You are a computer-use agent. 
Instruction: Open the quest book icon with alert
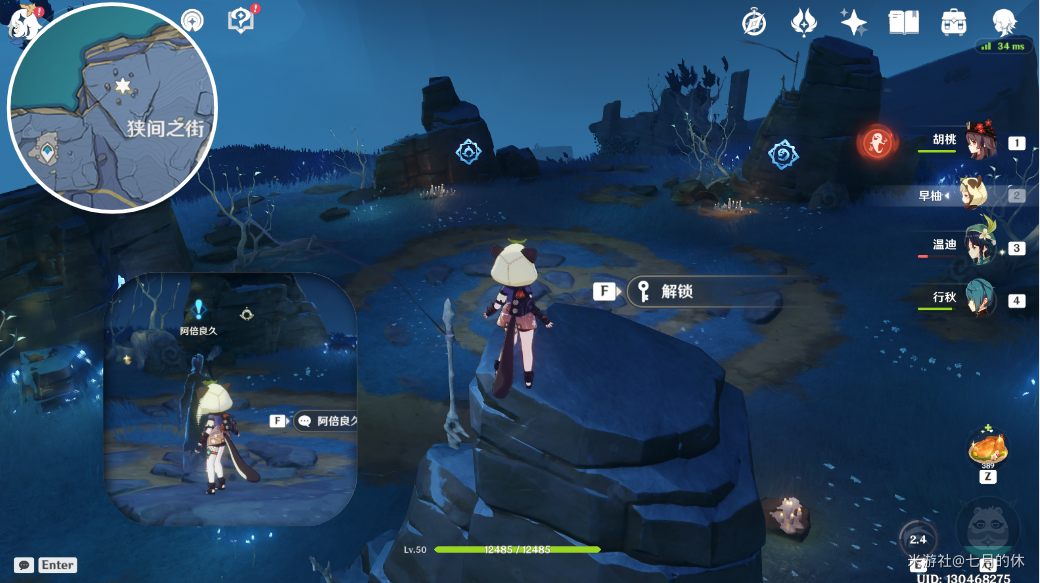(x=241, y=20)
